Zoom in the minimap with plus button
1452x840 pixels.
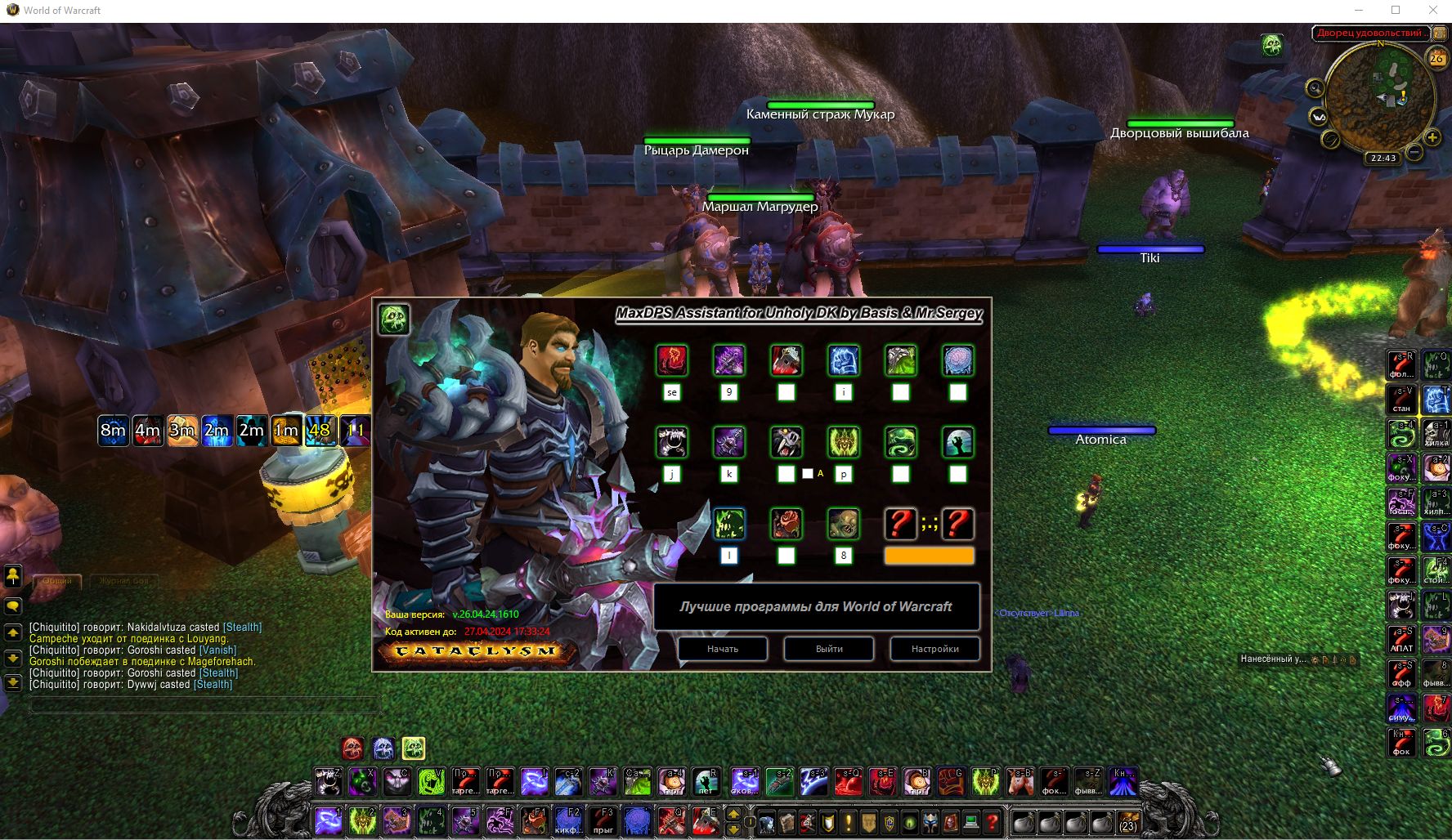[x=1432, y=137]
